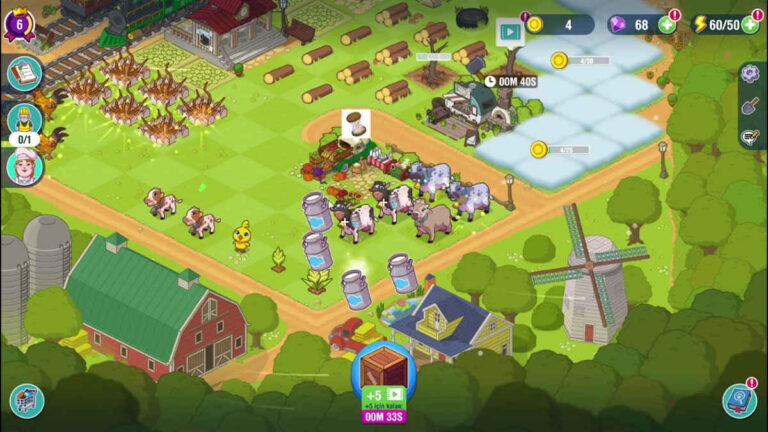Open the wooden crate reward
Viewport: 768px width, 432px height.
point(383,366)
